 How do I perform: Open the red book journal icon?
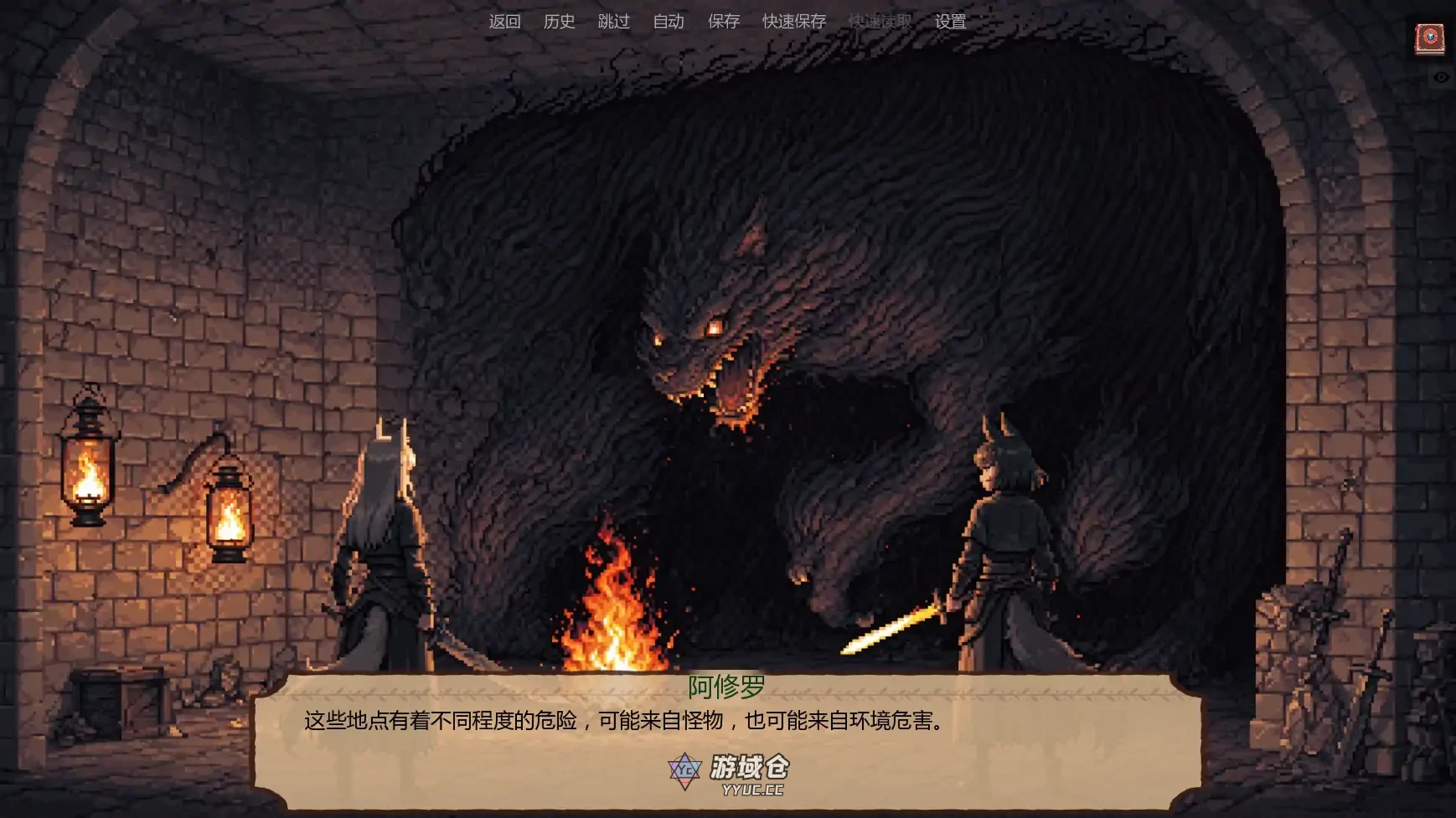[x=1430, y=39]
